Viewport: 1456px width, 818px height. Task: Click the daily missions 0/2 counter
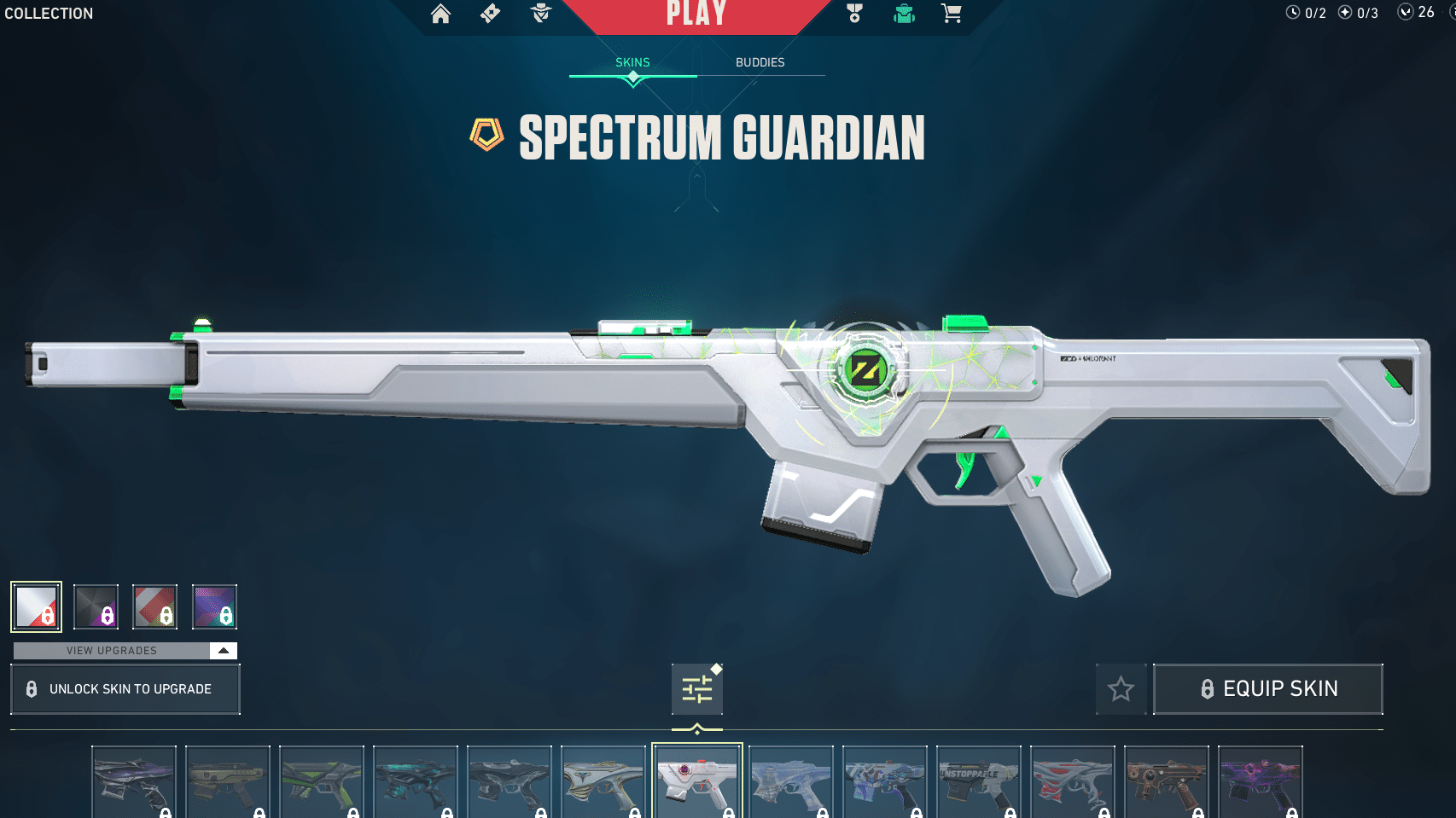coord(1303,13)
